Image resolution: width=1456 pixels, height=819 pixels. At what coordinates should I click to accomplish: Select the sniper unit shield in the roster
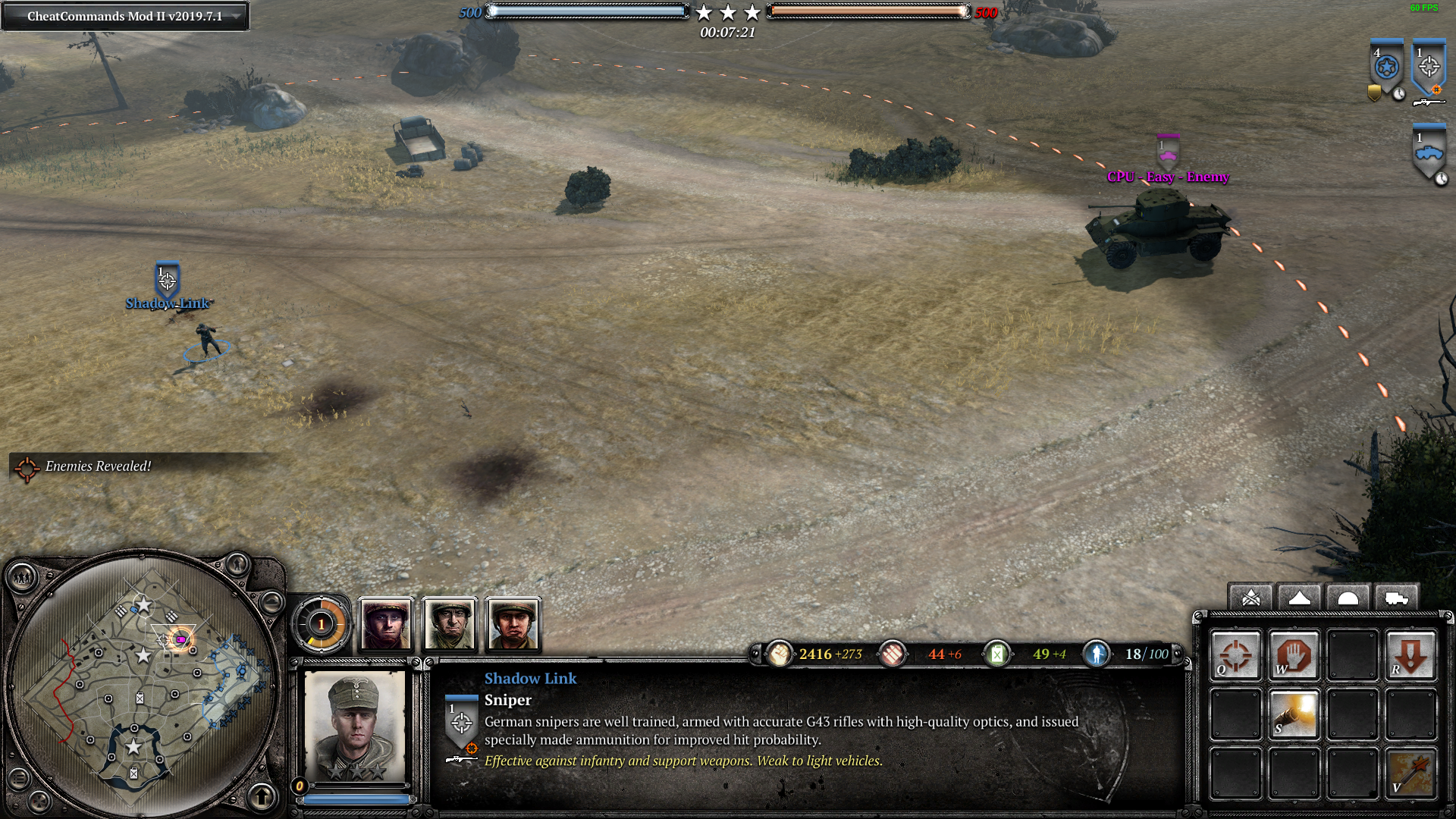1429,68
